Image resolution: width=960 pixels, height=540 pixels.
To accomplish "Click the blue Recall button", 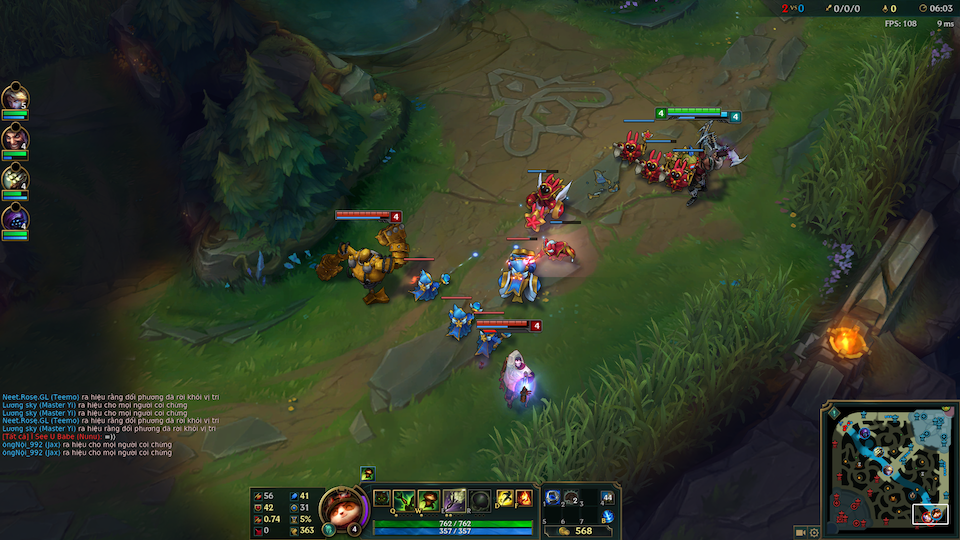I will 607,518.
